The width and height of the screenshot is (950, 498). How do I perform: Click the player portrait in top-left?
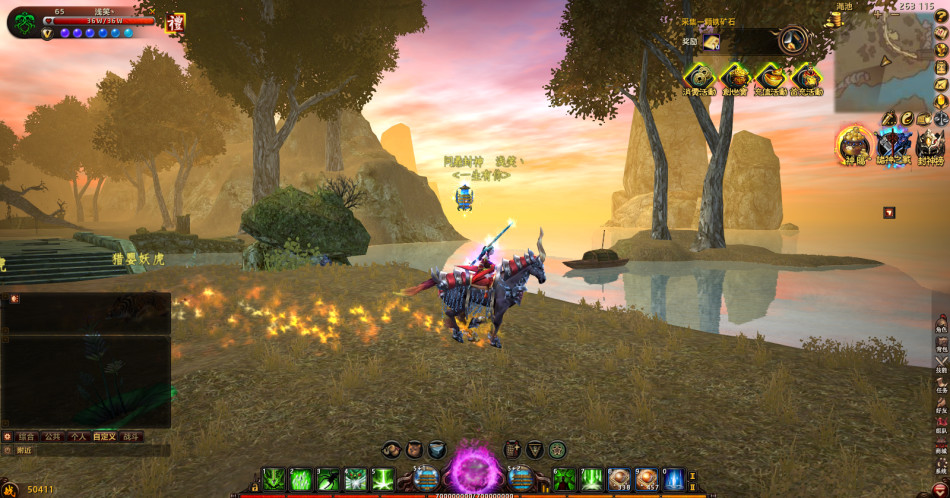(24, 21)
